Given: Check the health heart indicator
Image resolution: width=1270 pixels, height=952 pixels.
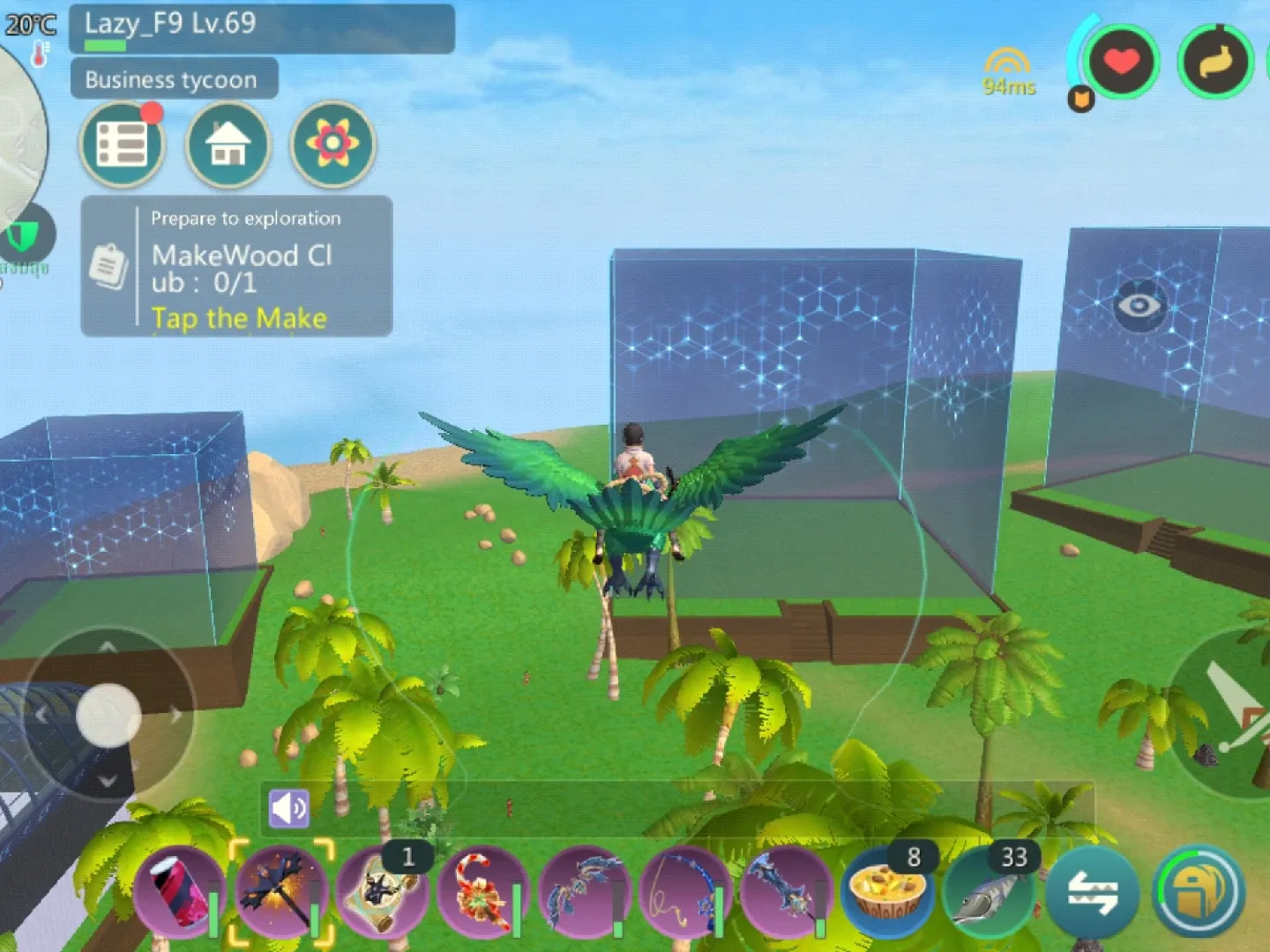Looking at the screenshot, I should pyautogui.click(x=1122, y=62).
